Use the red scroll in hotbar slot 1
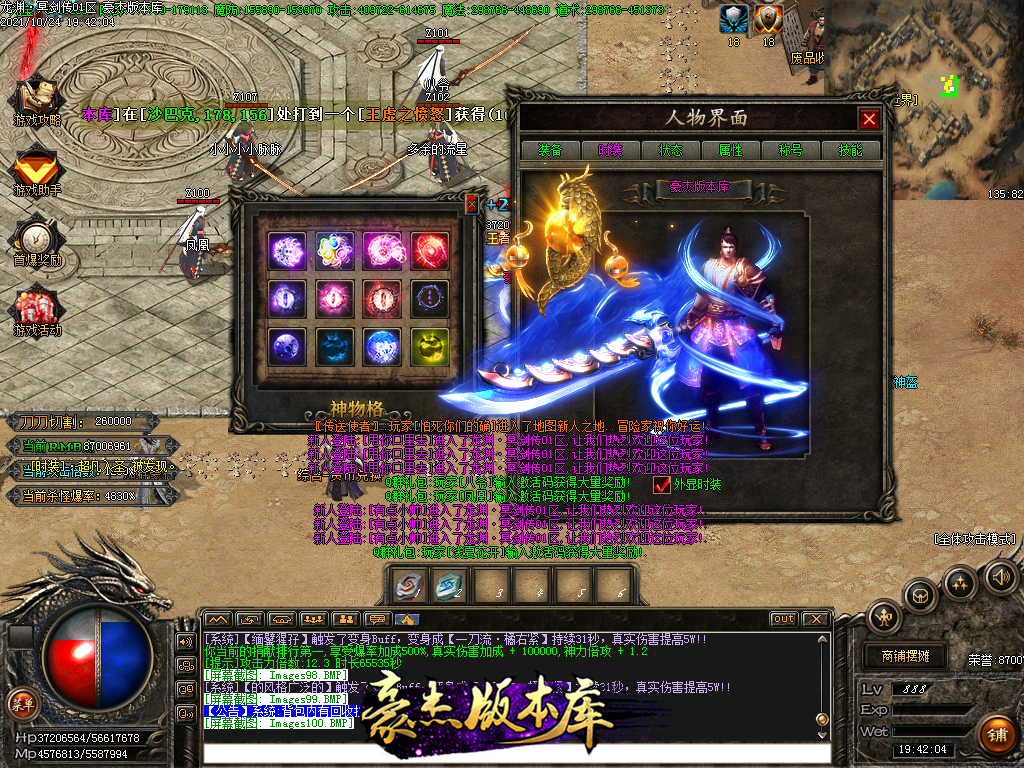This screenshot has height=768, width=1024. point(409,587)
